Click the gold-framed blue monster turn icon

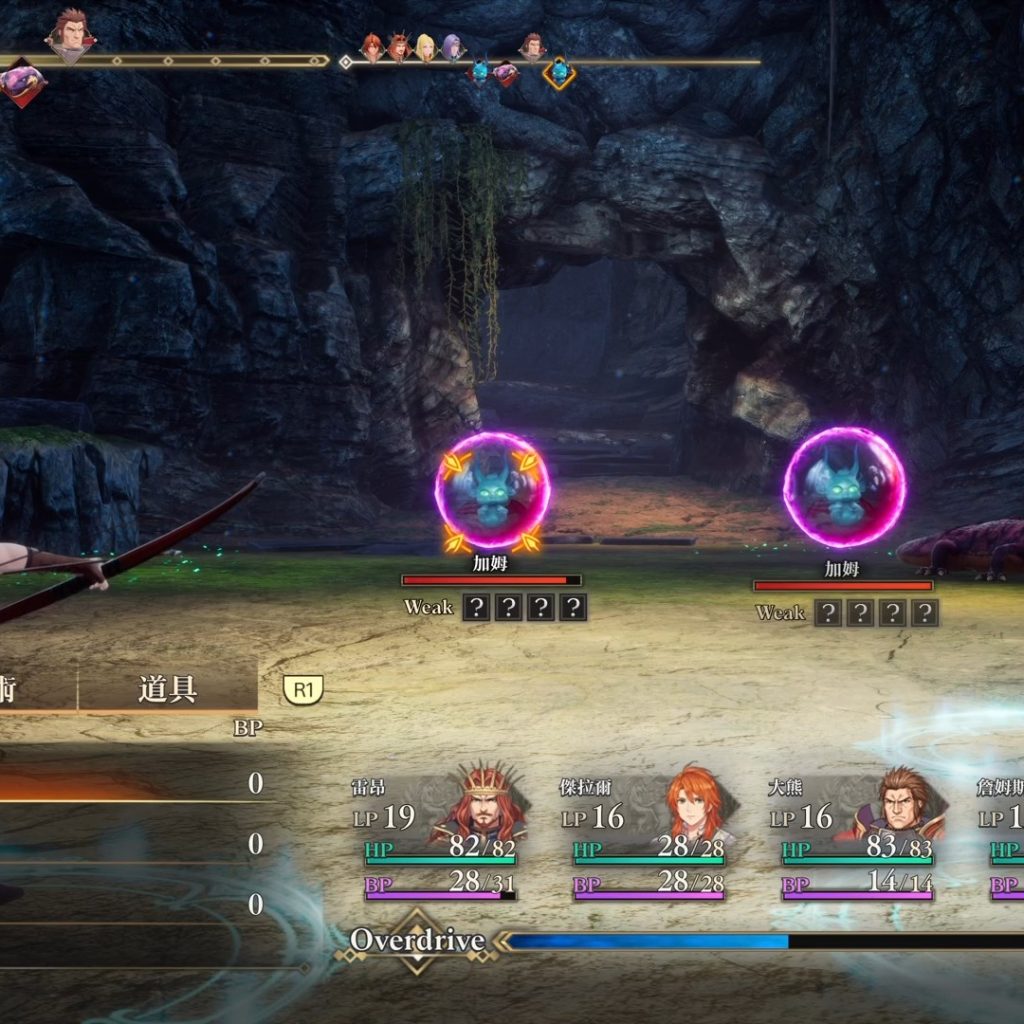pos(558,72)
